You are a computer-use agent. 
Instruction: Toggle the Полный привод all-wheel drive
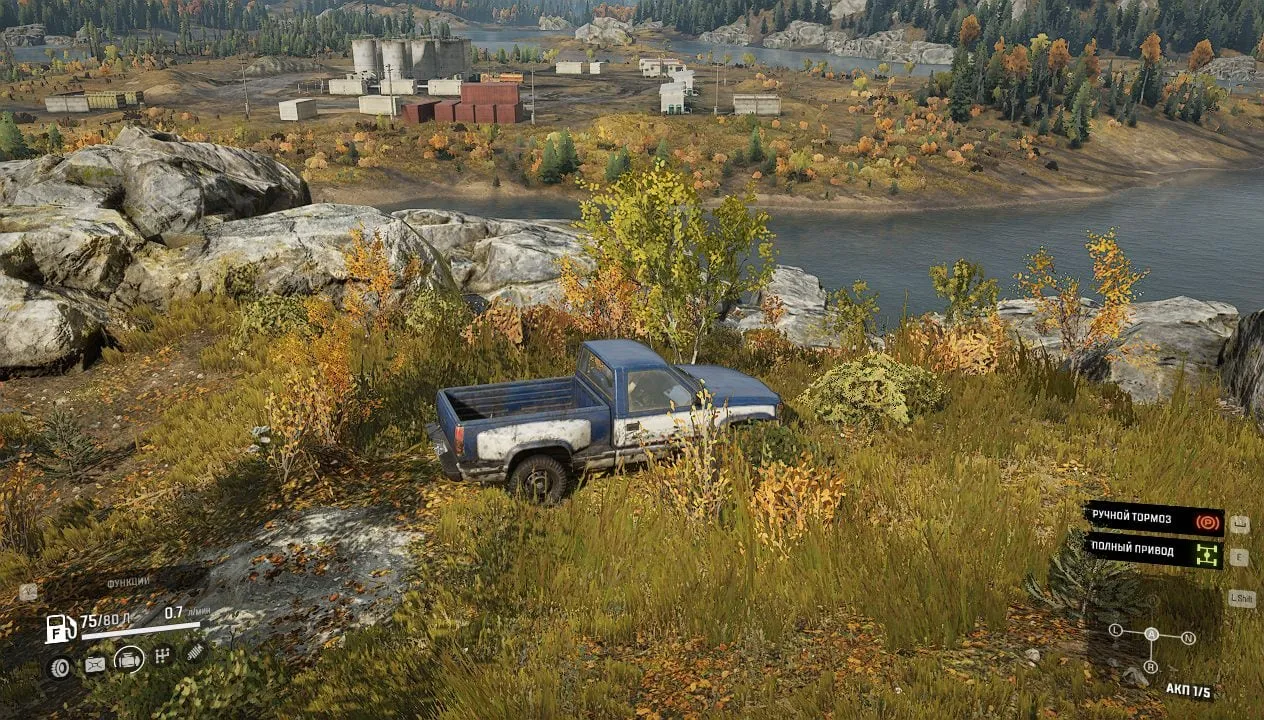(1153, 552)
